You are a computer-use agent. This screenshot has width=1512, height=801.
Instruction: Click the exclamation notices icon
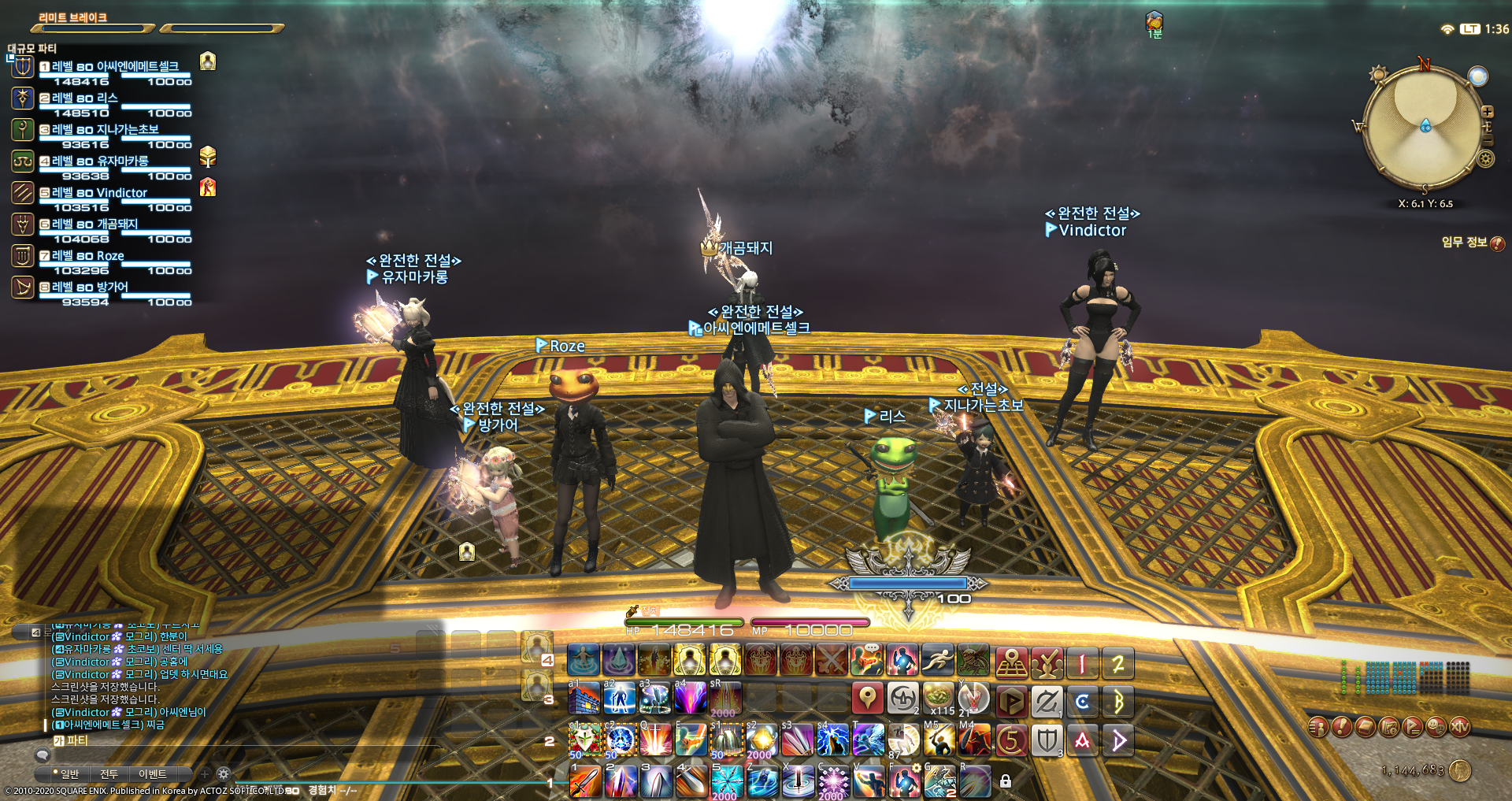click(x=1341, y=727)
